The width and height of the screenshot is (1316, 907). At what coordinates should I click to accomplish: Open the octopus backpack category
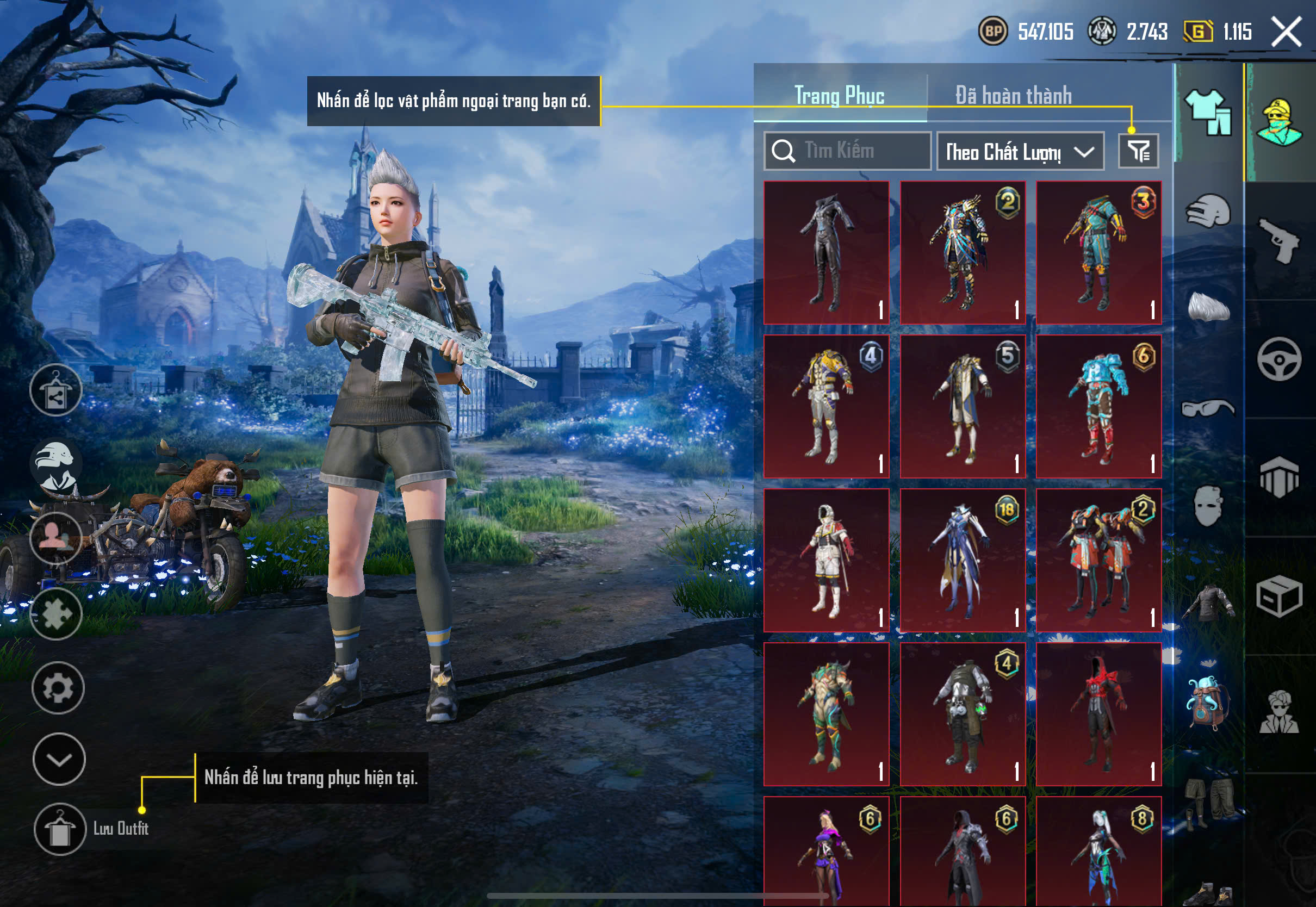click(1208, 703)
